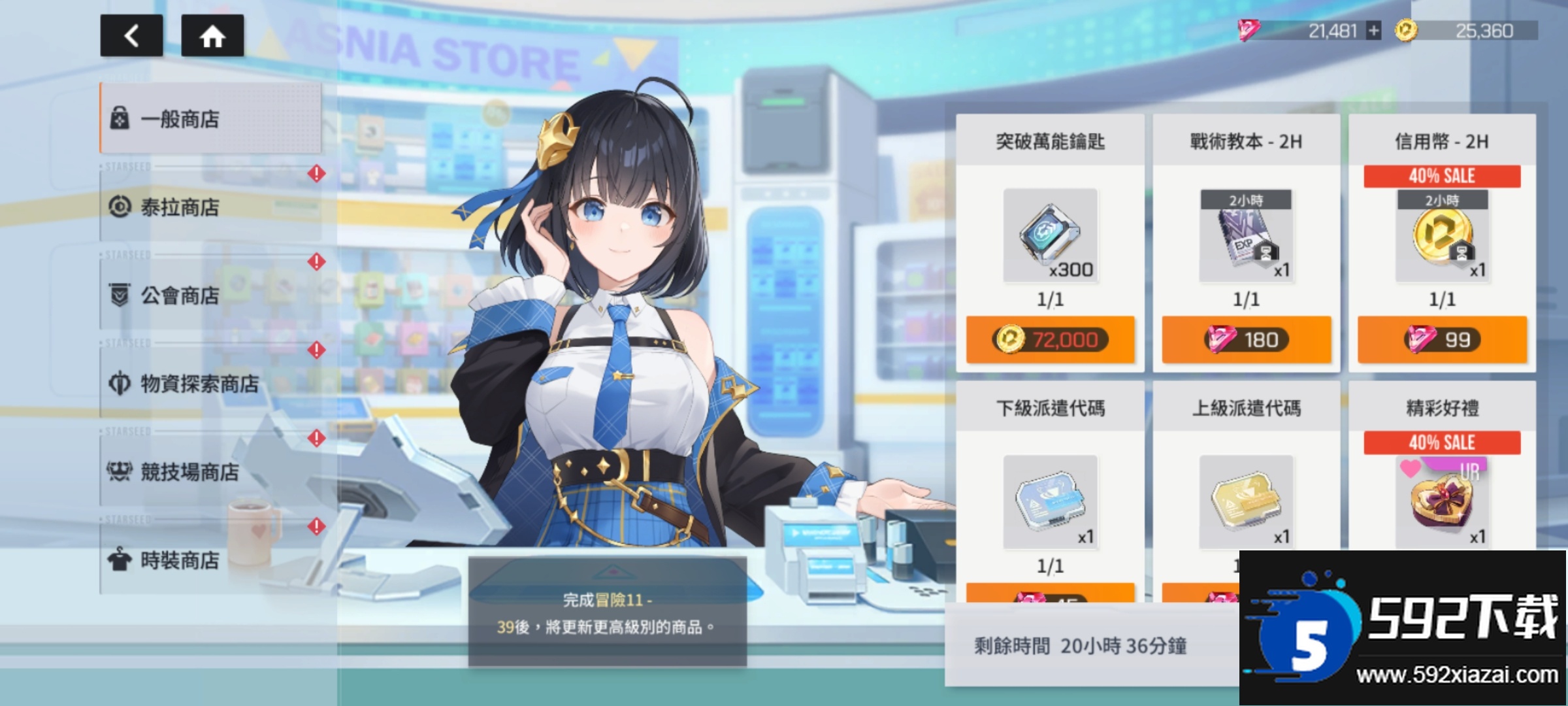Open the 時裝商店 costume shop
1568x706 pixels.
point(210,560)
